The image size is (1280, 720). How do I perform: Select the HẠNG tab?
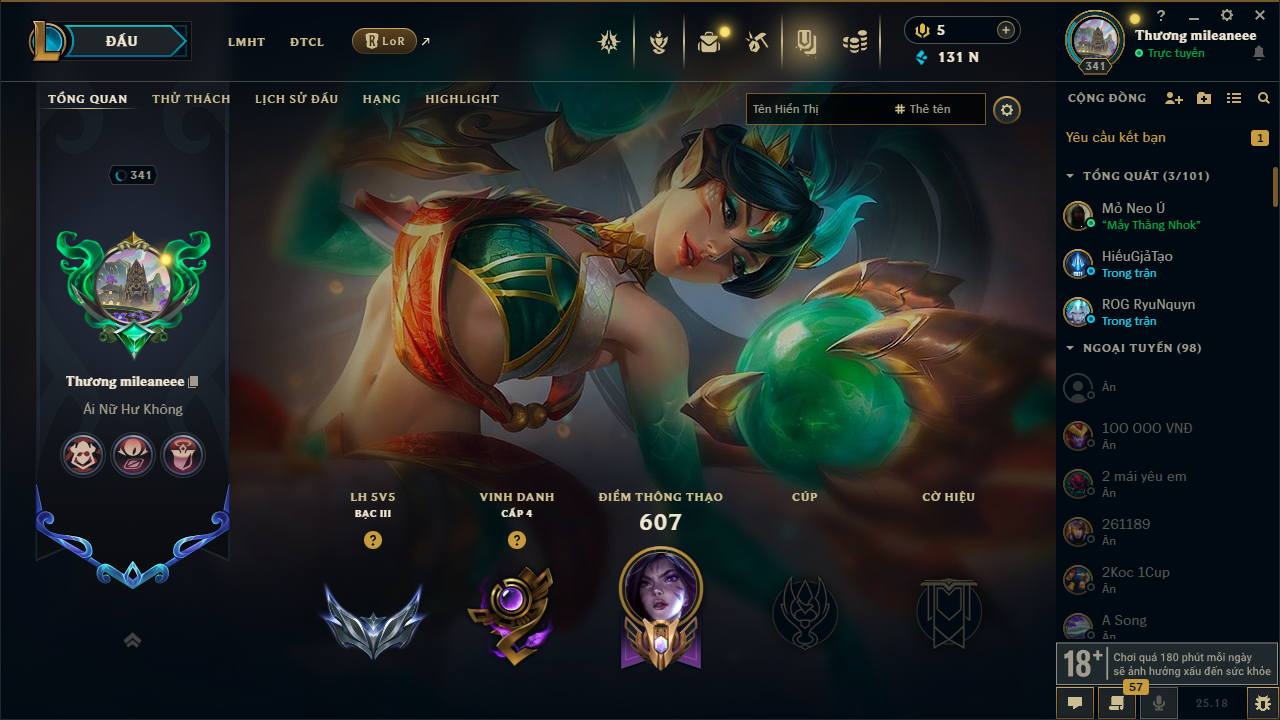pos(381,99)
